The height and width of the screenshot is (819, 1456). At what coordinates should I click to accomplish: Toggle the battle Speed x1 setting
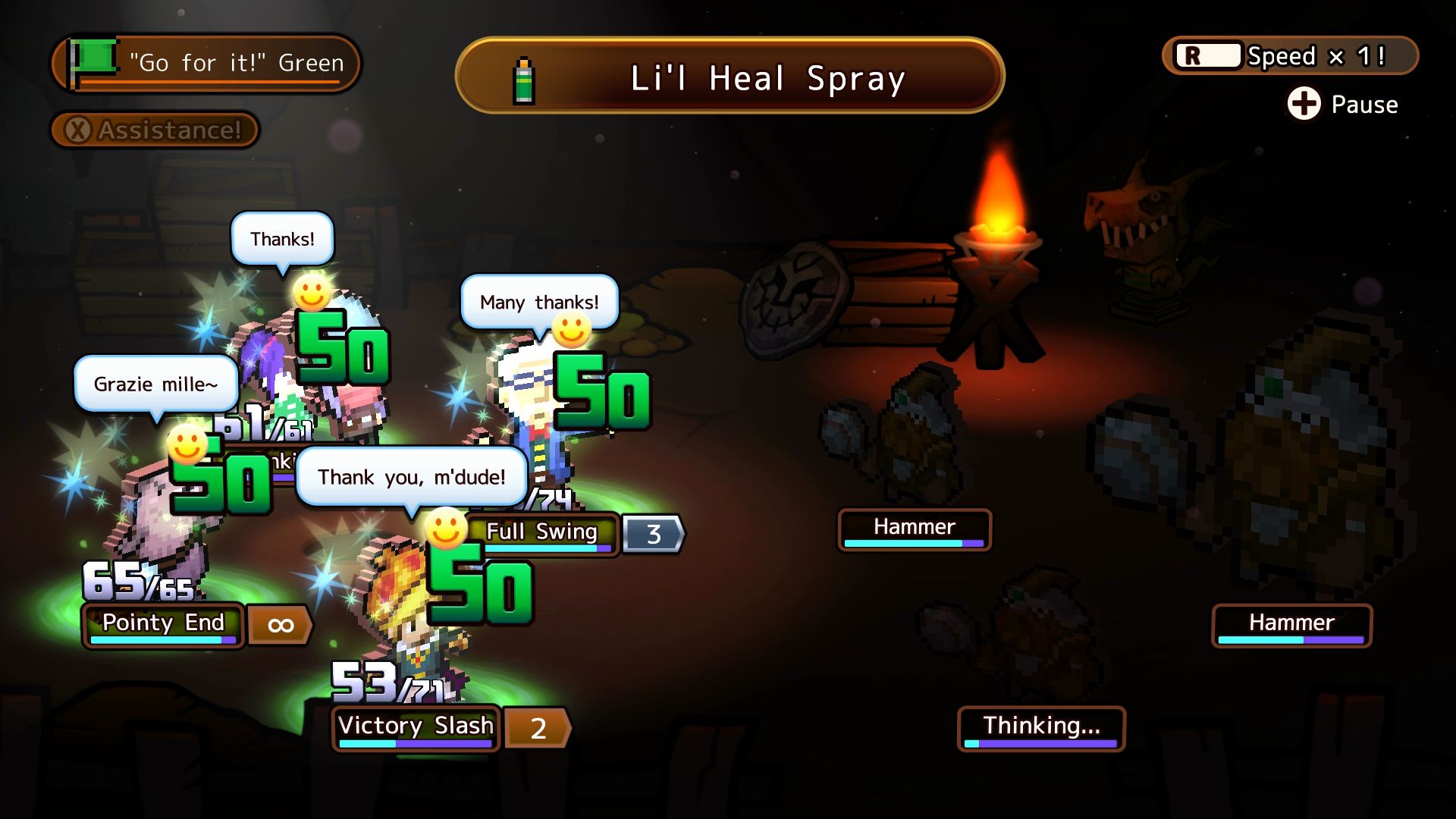(x=1289, y=56)
